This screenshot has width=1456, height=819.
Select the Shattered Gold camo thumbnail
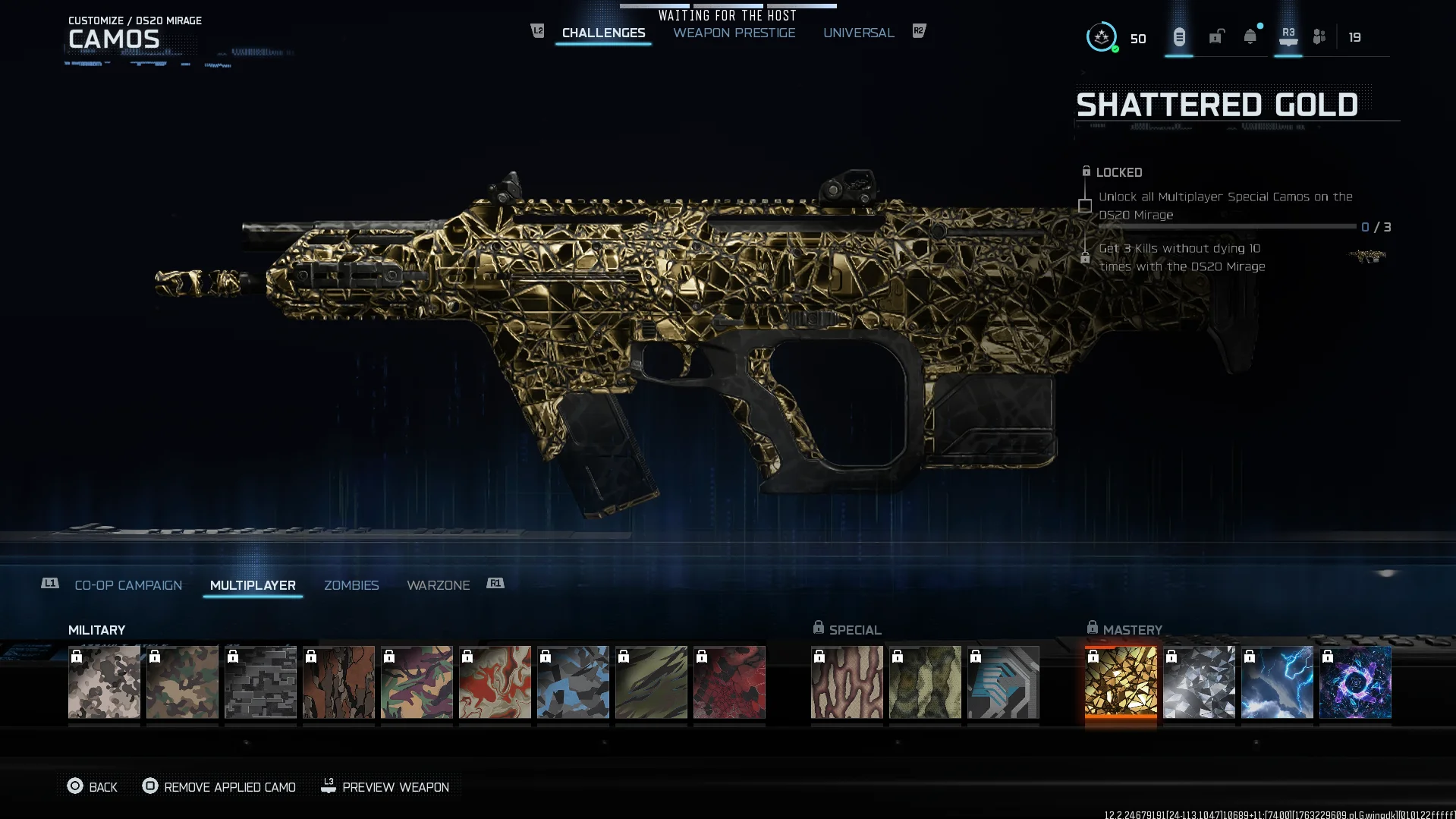(1121, 682)
